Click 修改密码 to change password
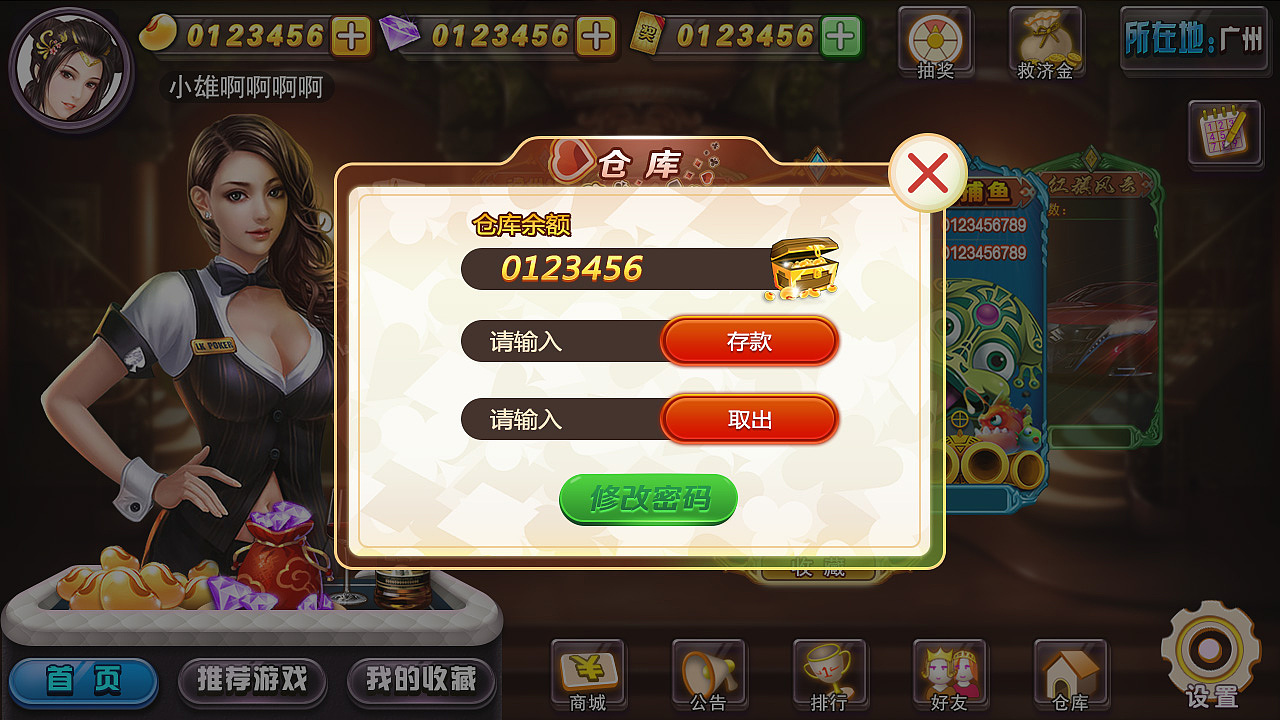 pyautogui.click(x=648, y=497)
